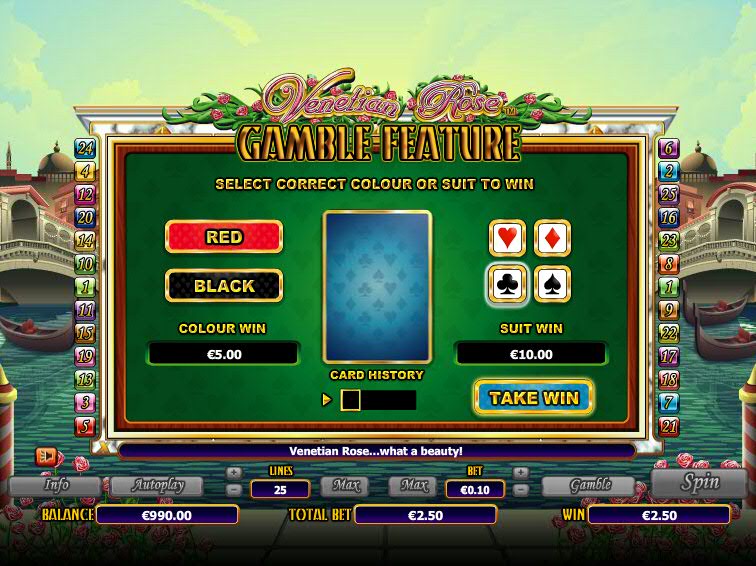Click the Max button beside Lines
Screen dimensions: 756x566
343,487
